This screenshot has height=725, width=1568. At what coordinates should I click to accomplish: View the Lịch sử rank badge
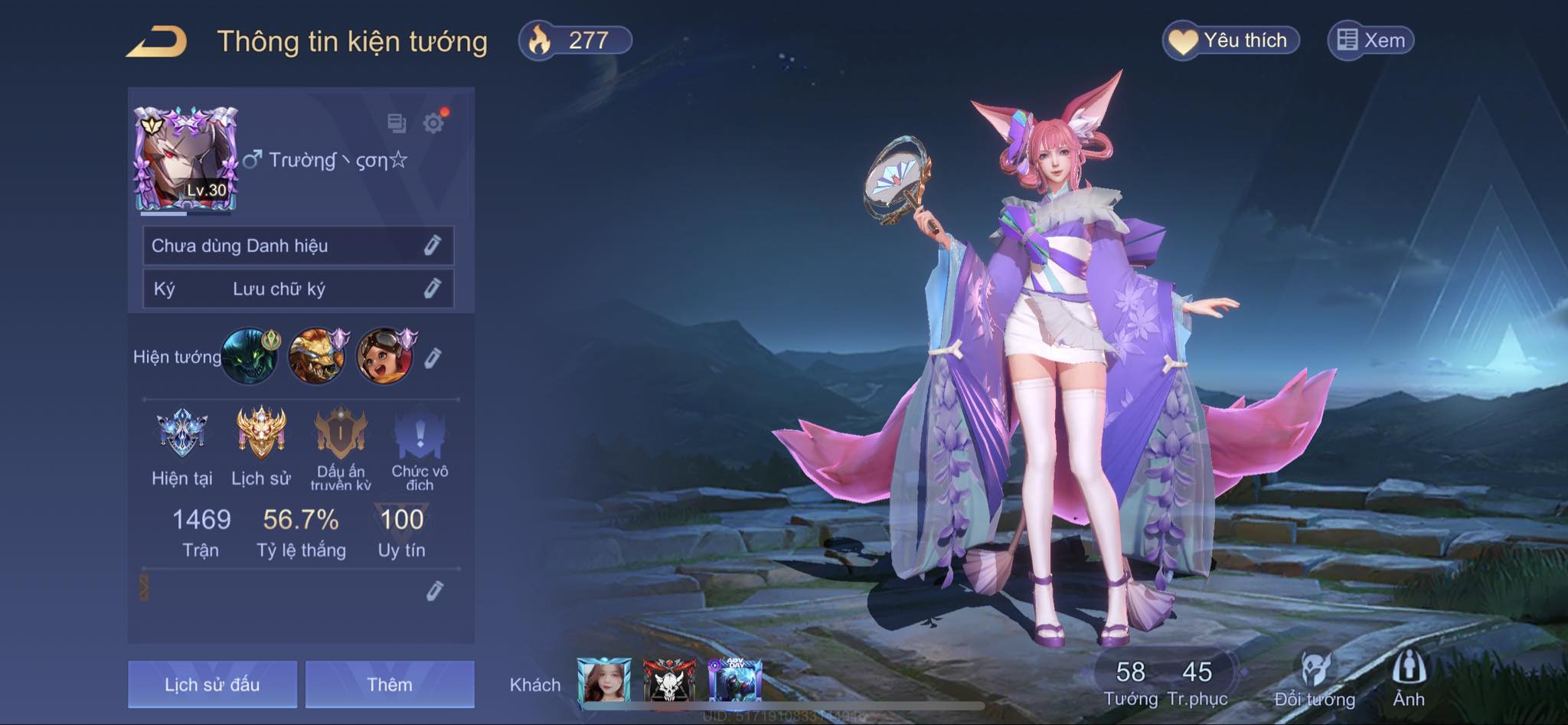tap(261, 433)
